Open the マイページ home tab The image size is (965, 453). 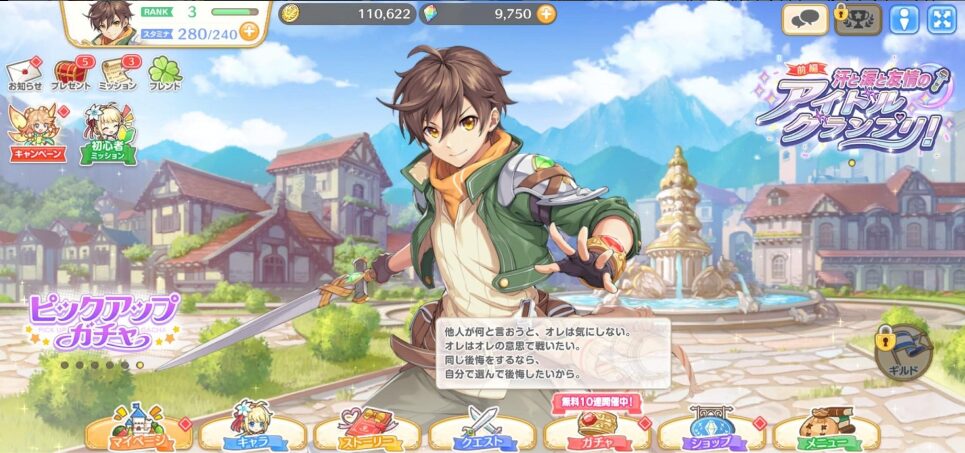140,431
